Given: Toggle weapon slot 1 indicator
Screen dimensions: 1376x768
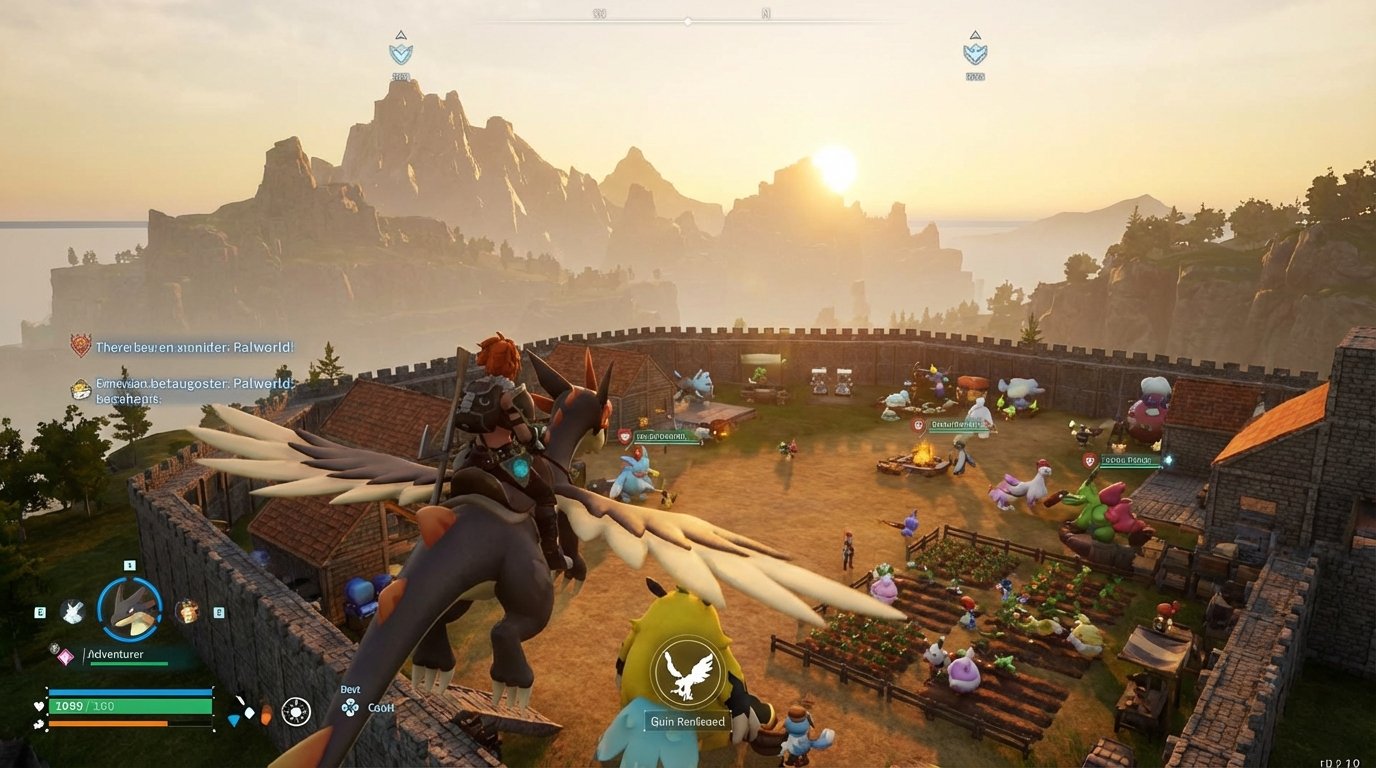Looking at the screenshot, I should pos(129,564).
